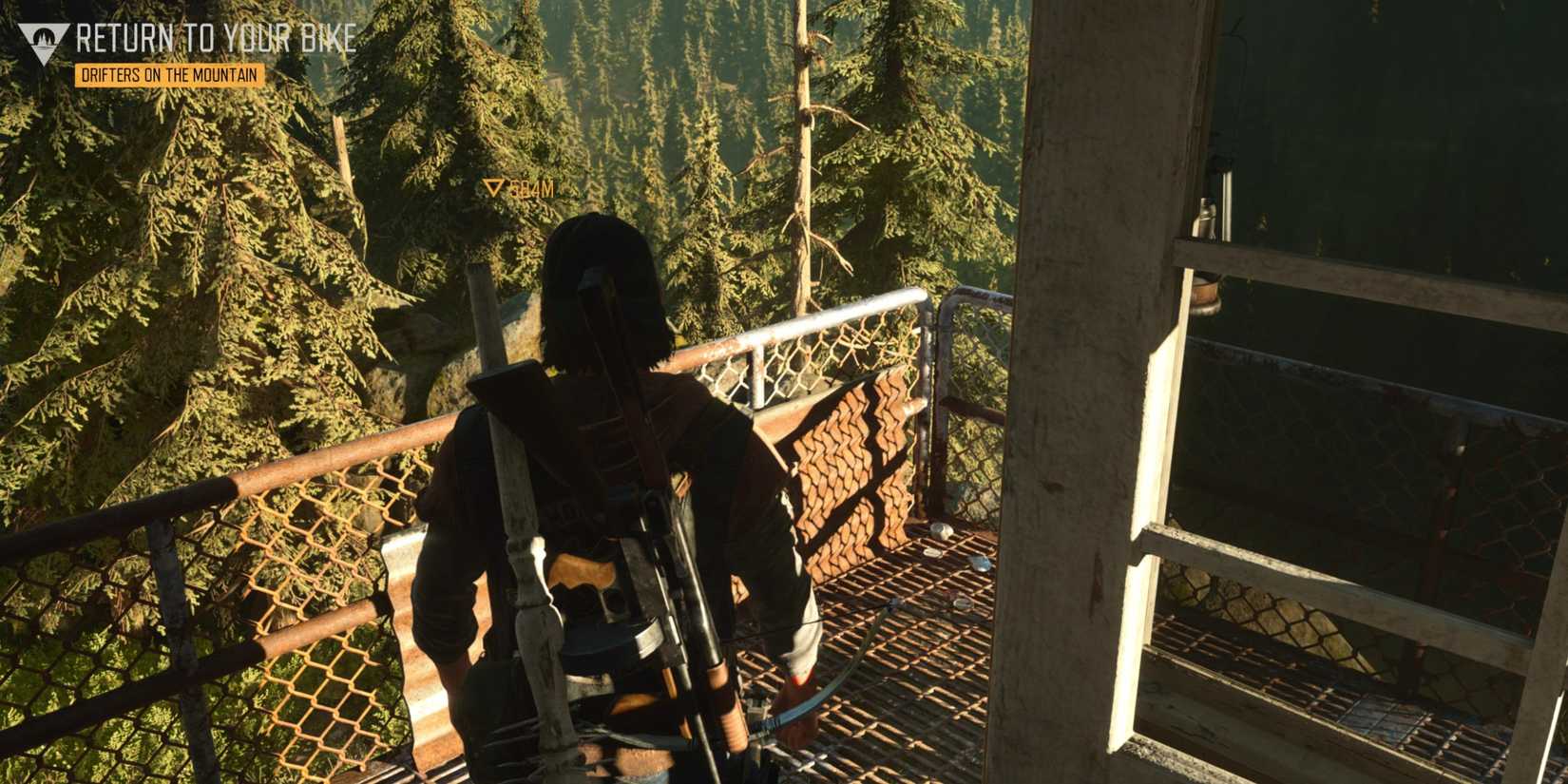Open the DRIFTERS ON THE MOUNTAIN storyline tab

(x=171, y=72)
